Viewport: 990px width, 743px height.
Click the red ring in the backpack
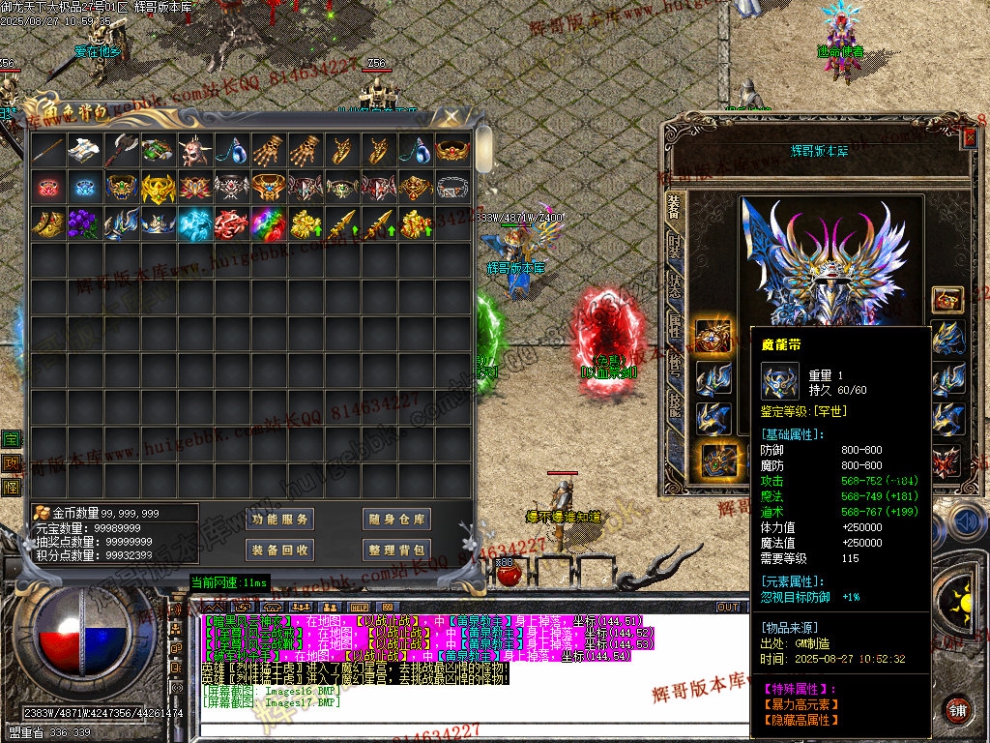coord(47,187)
